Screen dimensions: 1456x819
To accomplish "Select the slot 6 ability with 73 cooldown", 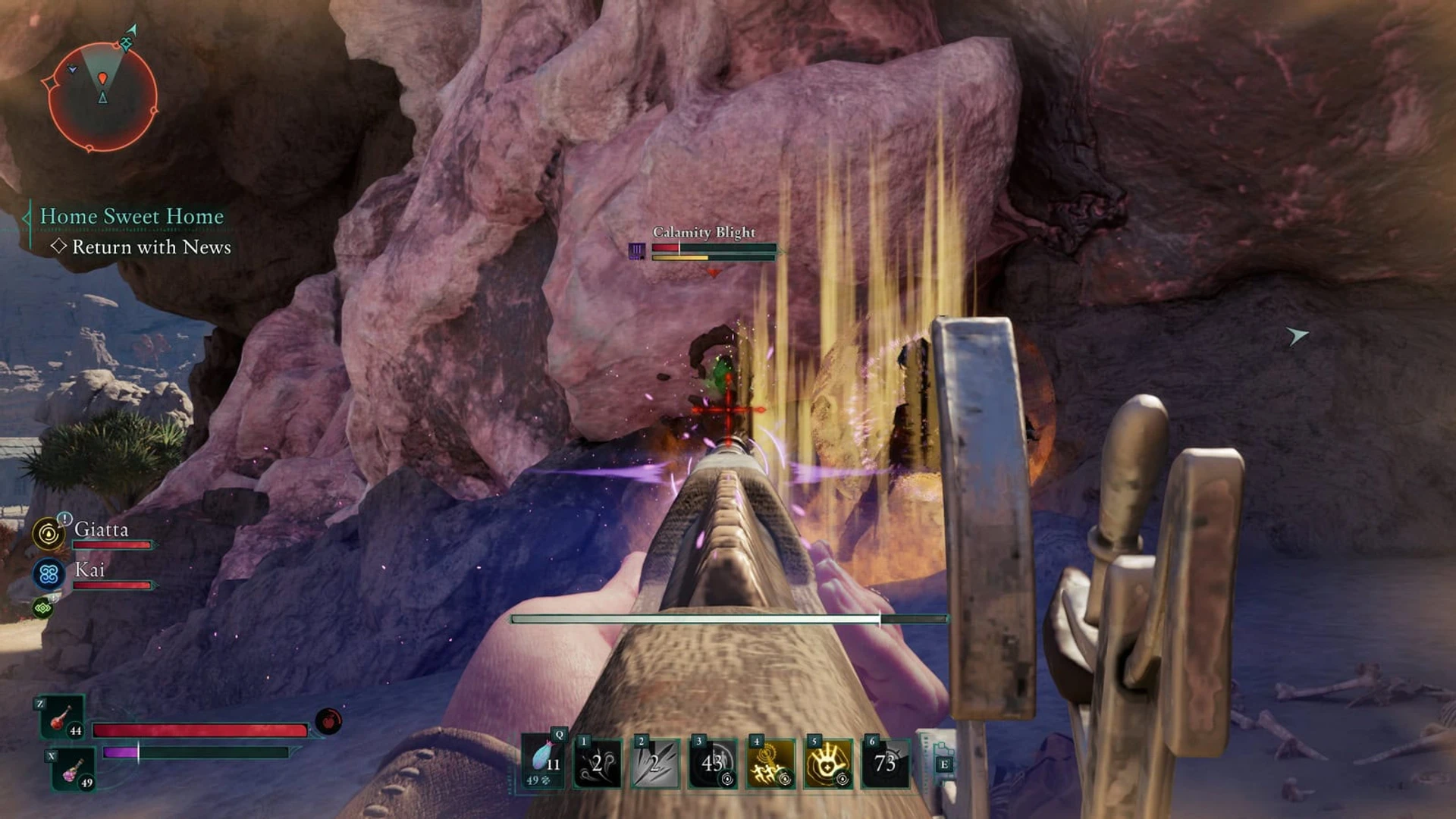I will [885, 763].
